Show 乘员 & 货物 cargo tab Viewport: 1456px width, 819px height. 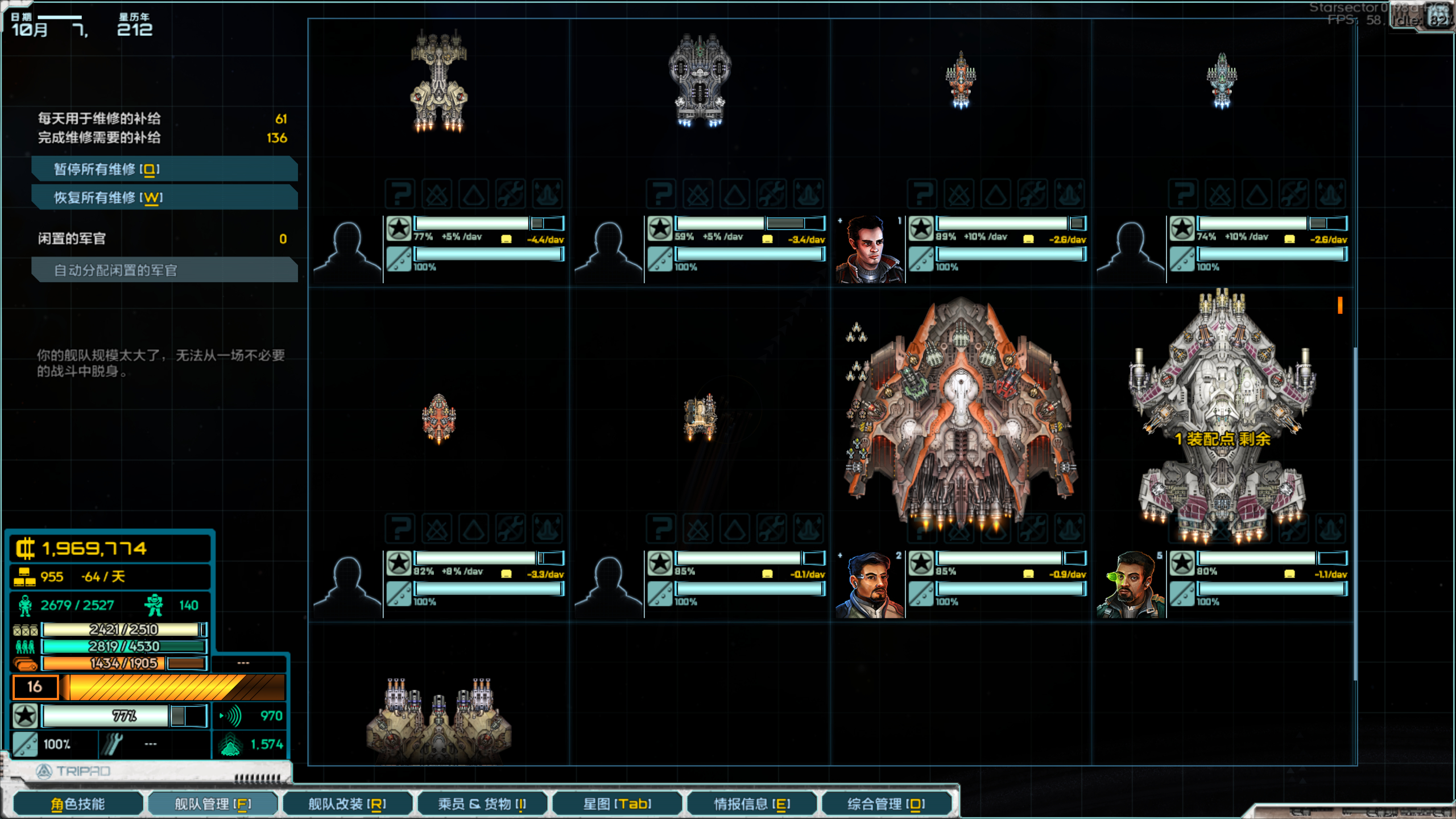click(x=482, y=804)
